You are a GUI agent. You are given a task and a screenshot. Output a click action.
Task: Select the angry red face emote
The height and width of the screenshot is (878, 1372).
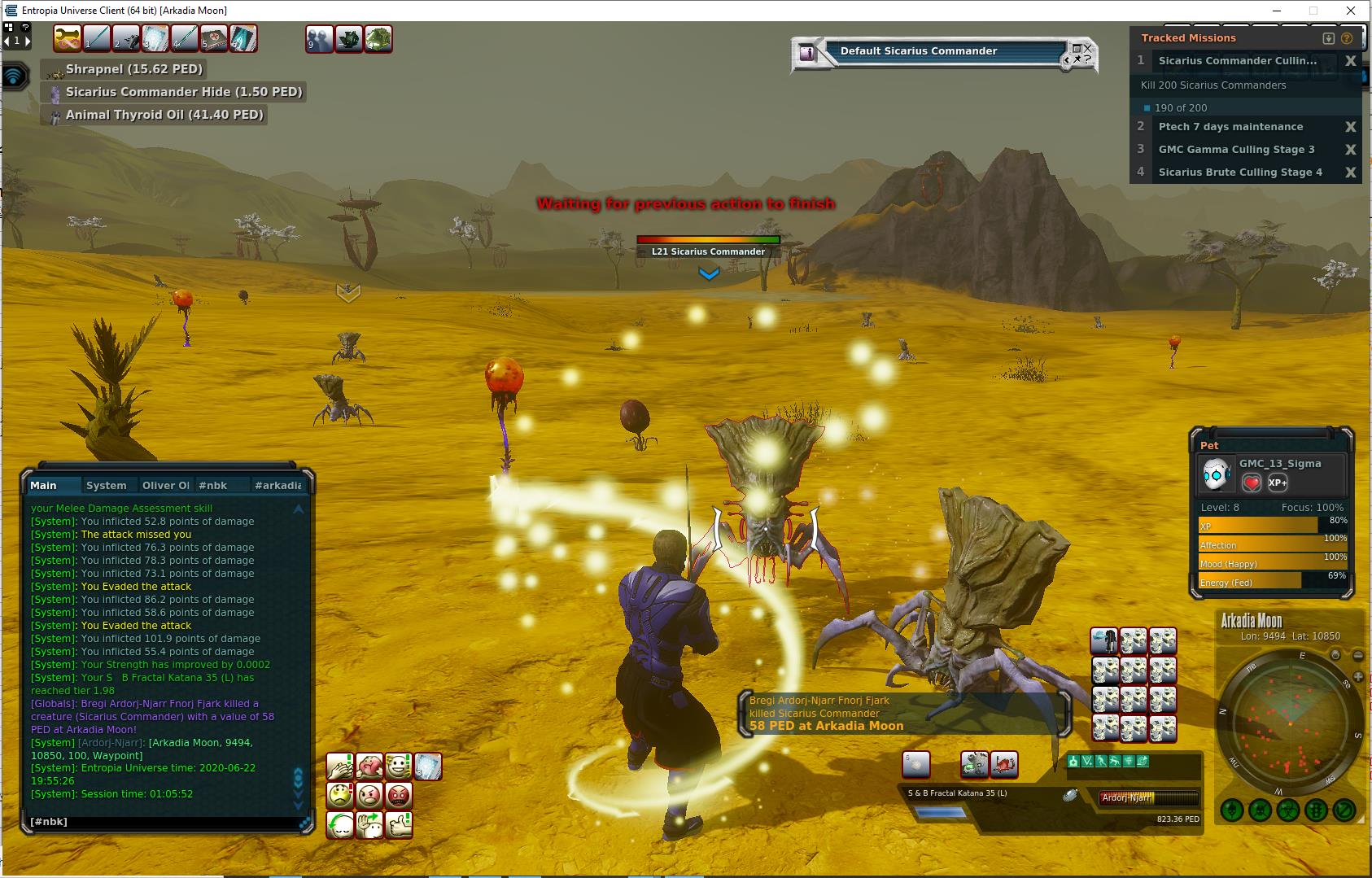(x=398, y=795)
